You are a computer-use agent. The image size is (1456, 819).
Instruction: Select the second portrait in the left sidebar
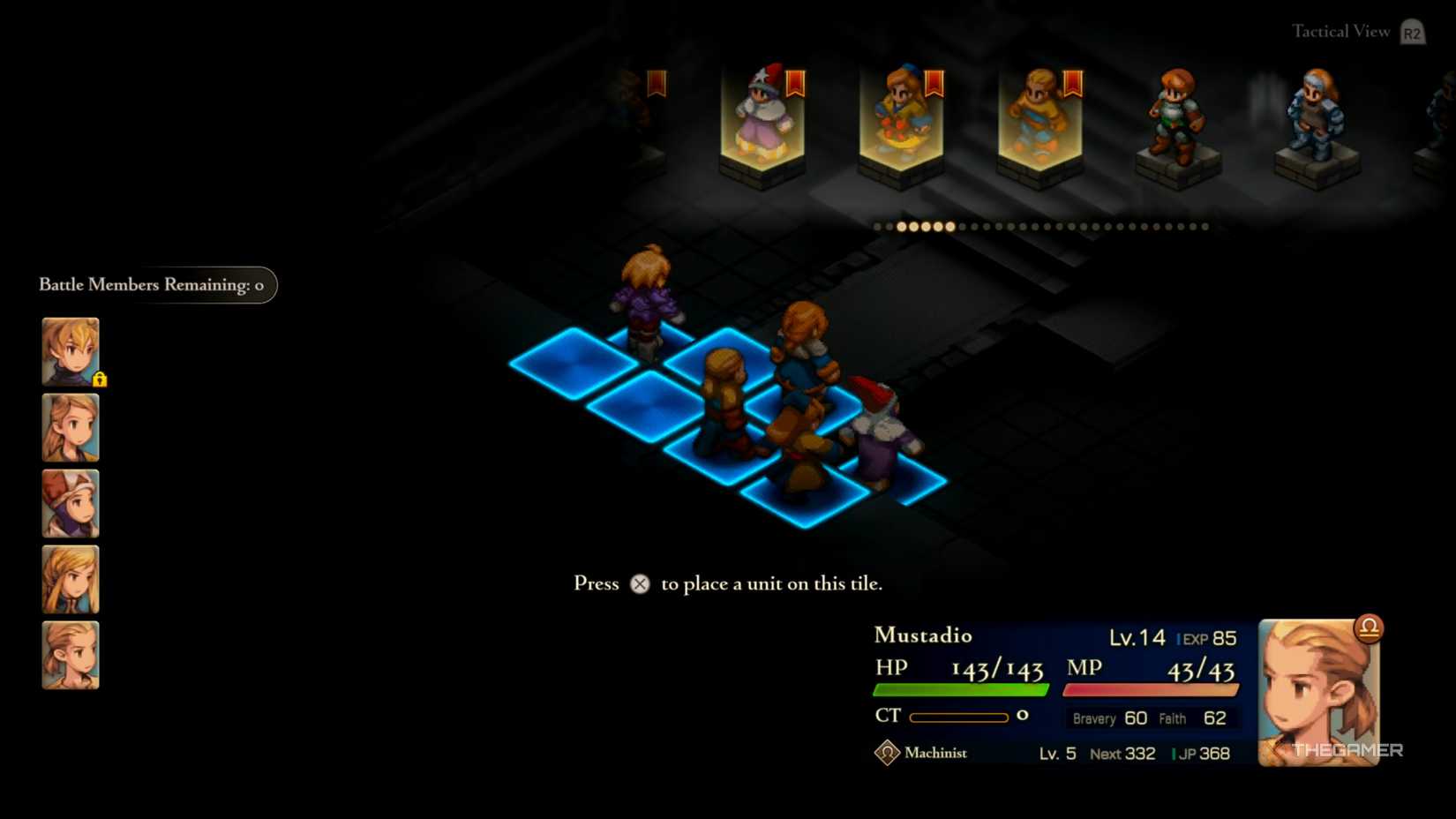70,427
